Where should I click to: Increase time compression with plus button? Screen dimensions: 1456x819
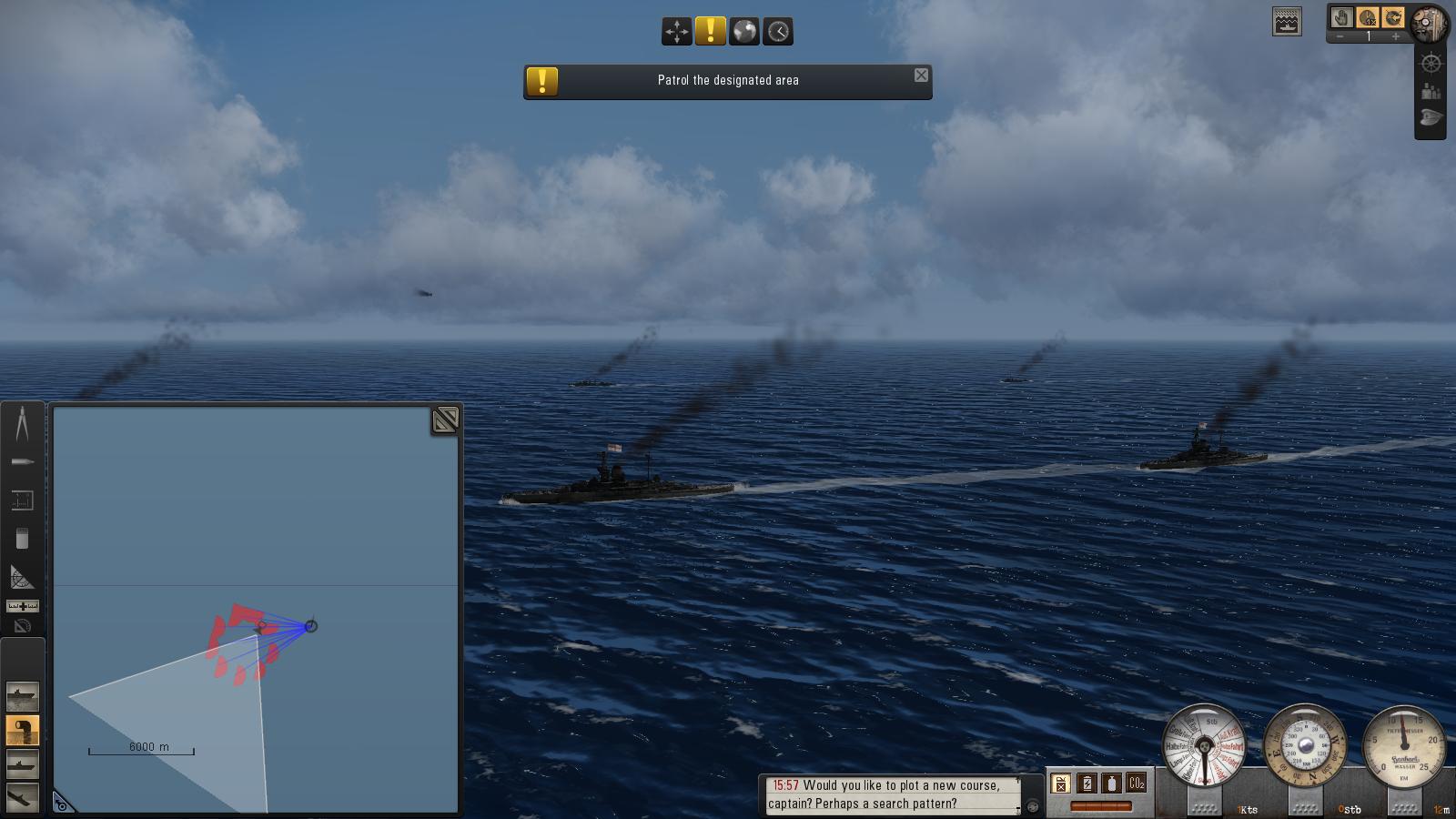click(1395, 37)
